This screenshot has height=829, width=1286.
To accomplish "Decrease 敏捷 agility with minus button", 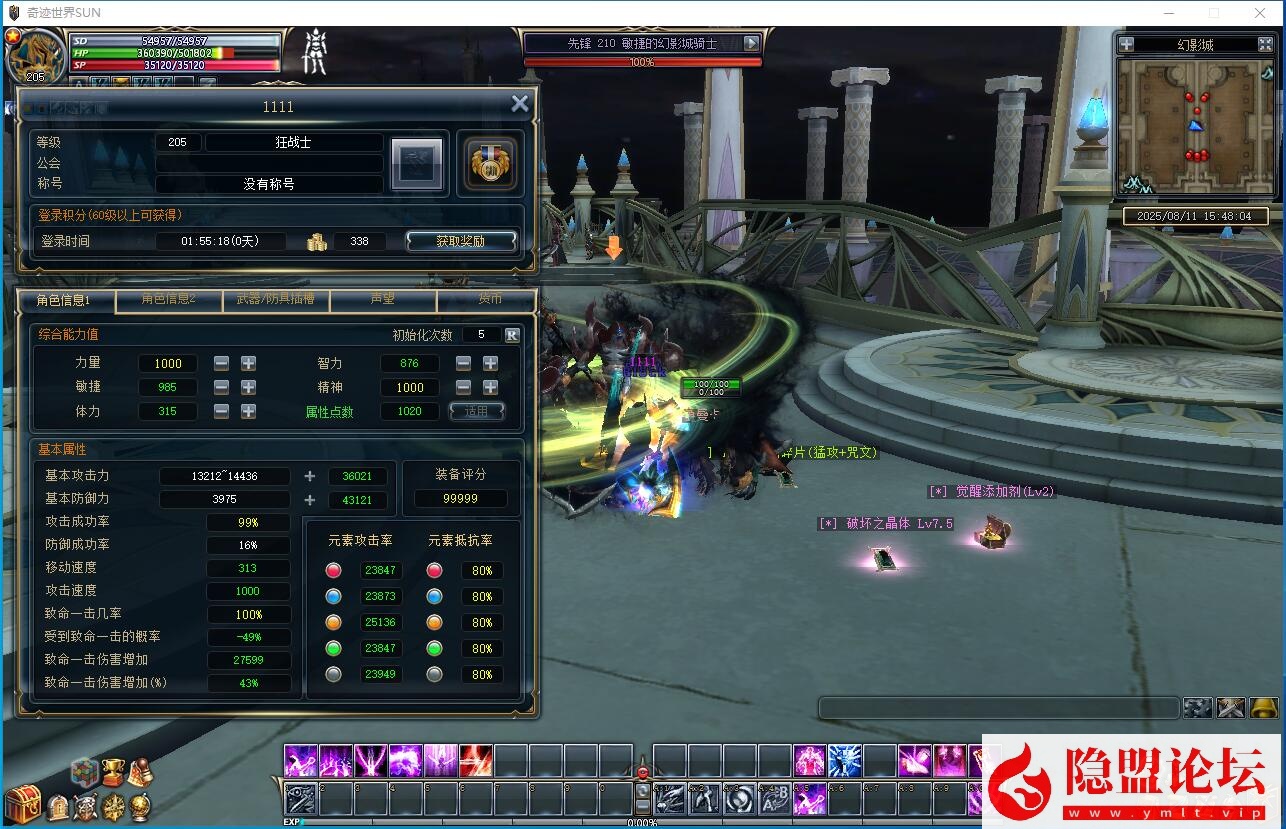I will point(221,387).
